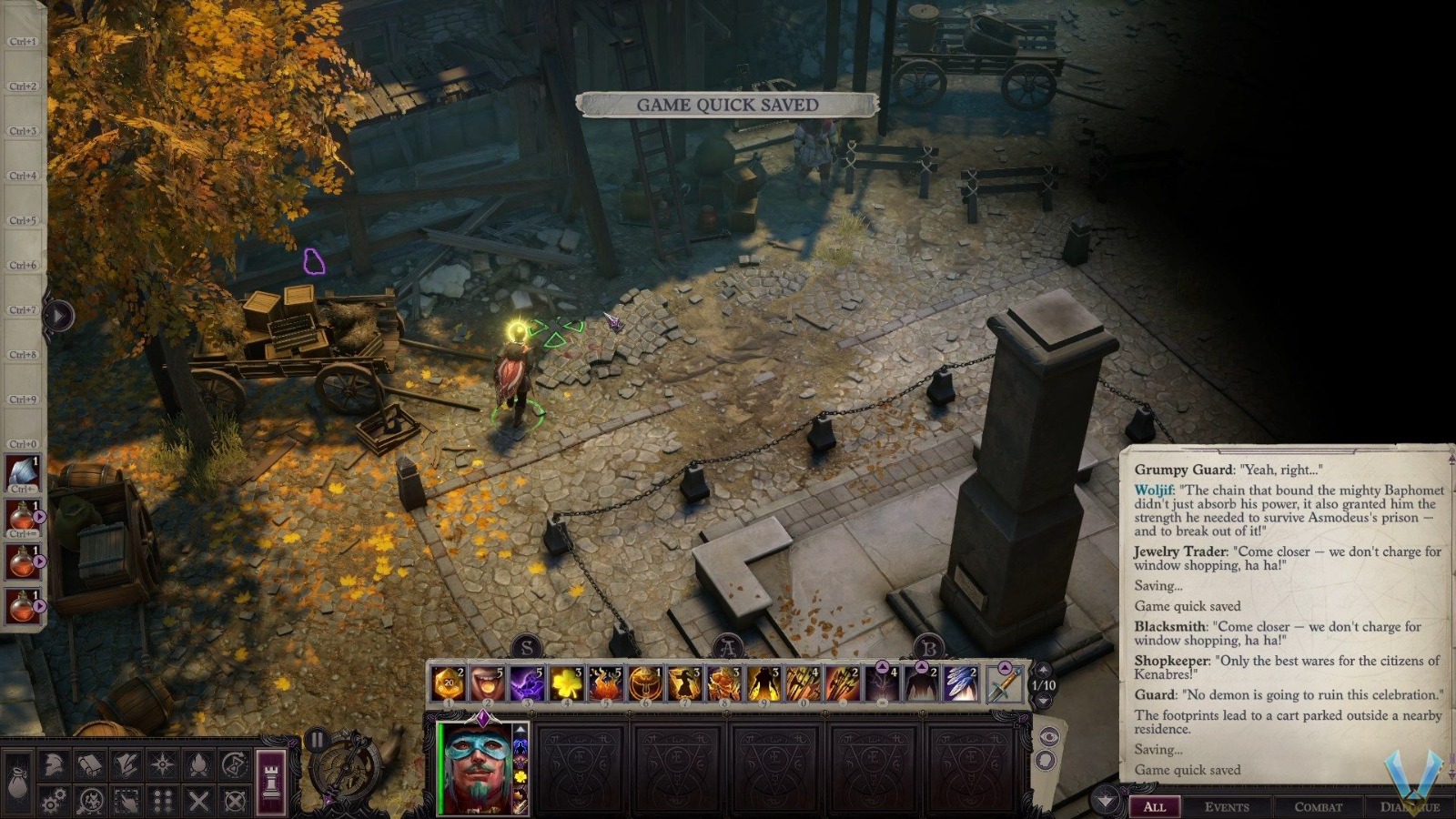Image resolution: width=1456 pixels, height=819 pixels.
Task: Activate the d20 ability in hotbar slot 1
Action: click(449, 680)
